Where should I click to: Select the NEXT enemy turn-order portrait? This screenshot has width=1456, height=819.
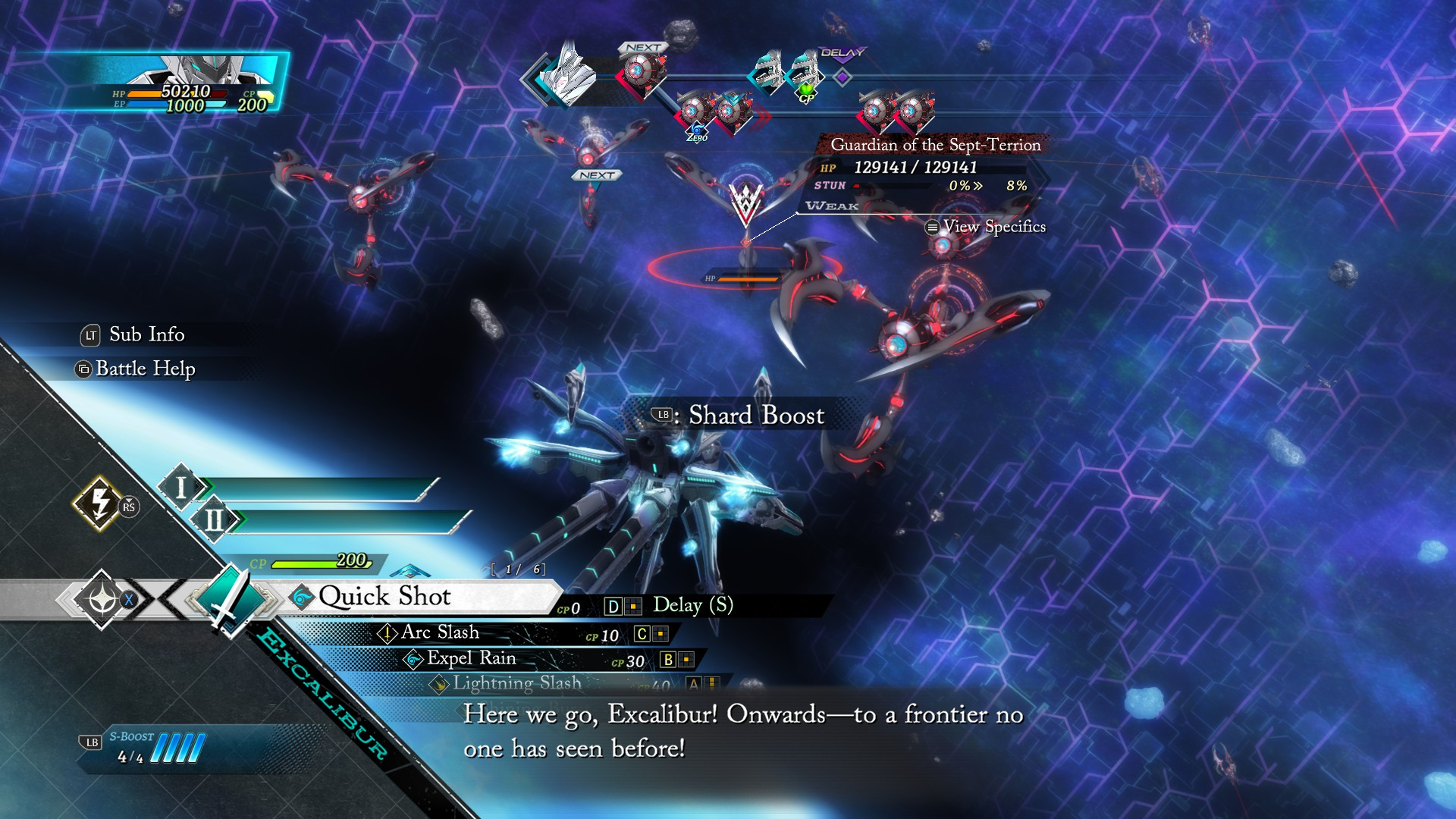click(642, 72)
